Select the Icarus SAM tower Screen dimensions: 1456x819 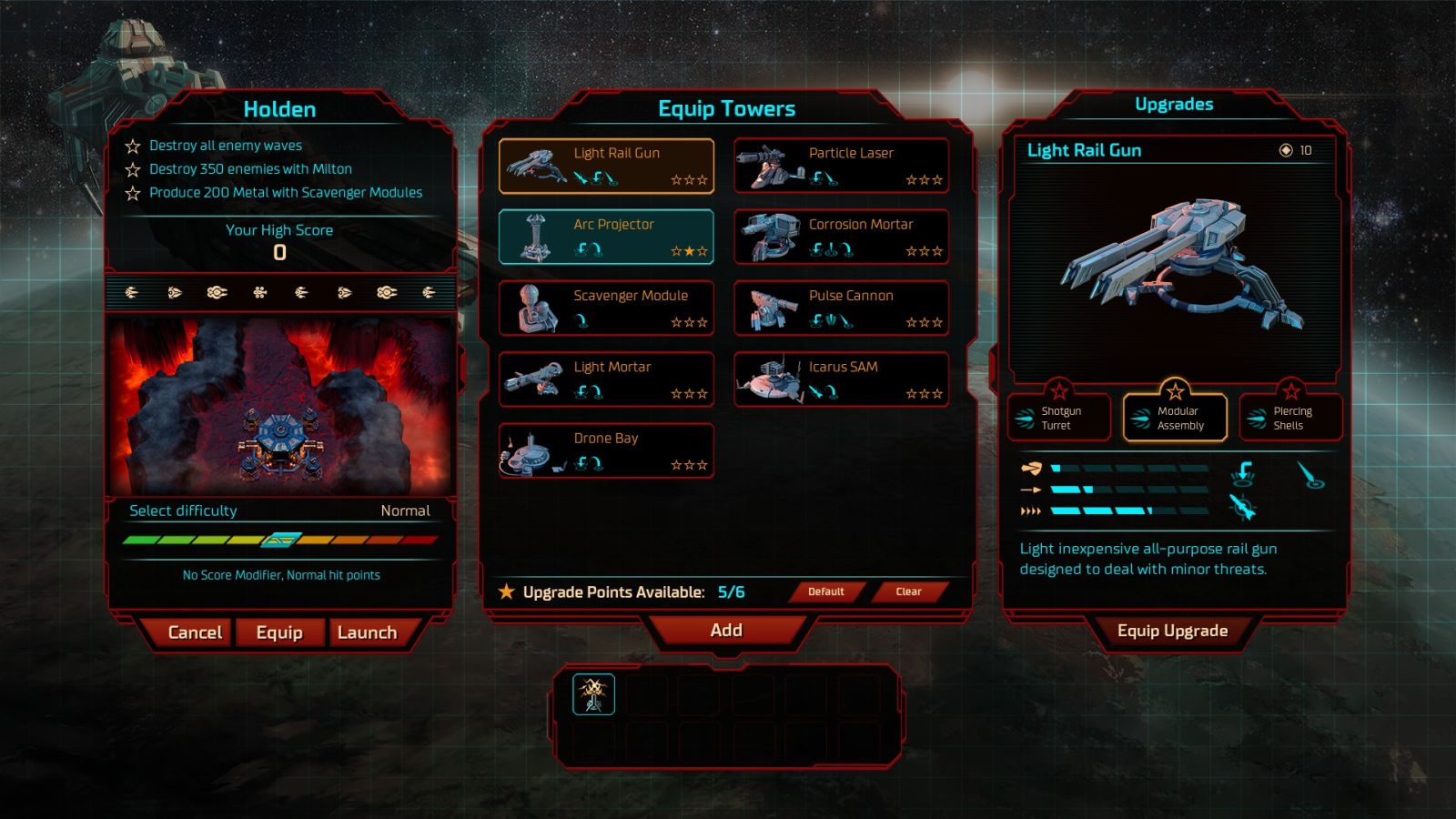click(842, 379)
